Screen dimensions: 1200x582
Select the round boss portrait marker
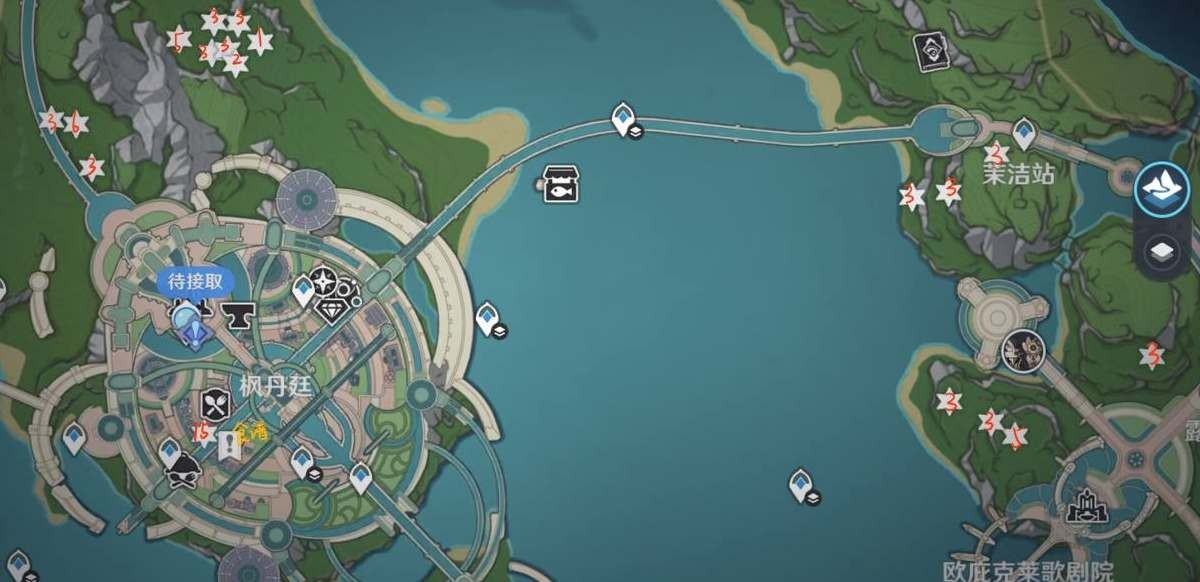(x=1022, y=349)
